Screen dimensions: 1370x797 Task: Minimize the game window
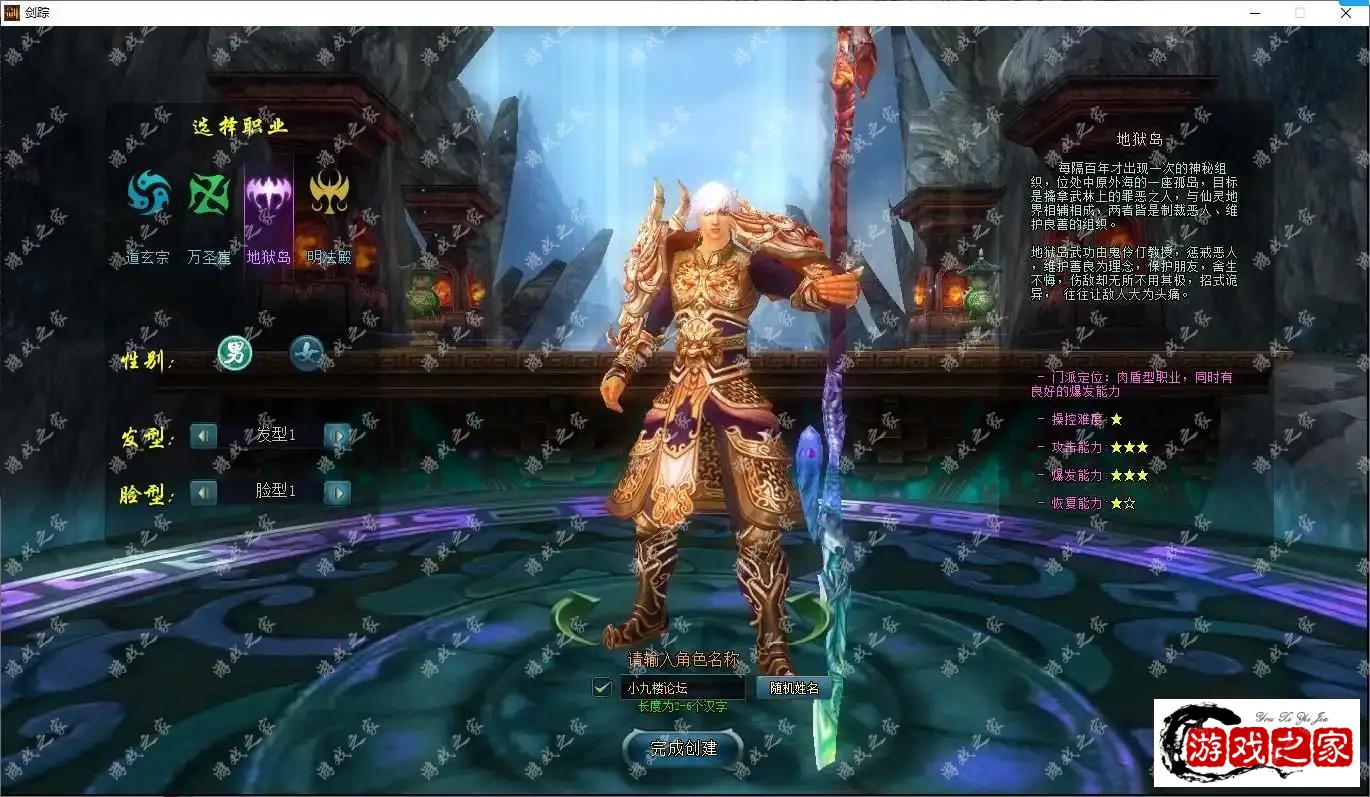coord(1254,13)
